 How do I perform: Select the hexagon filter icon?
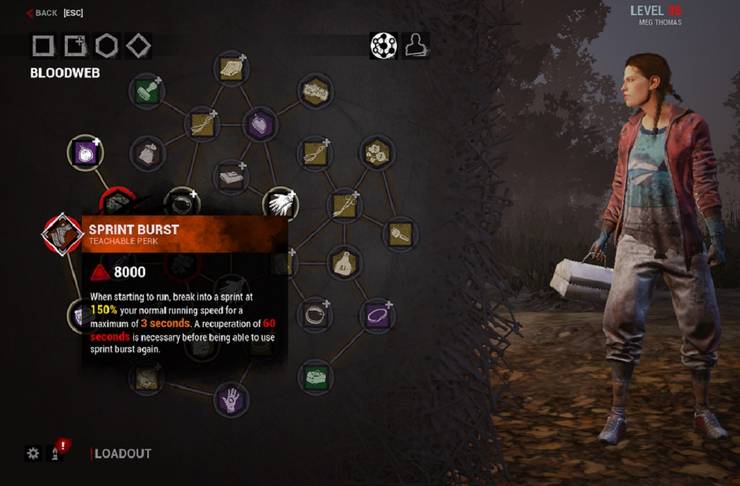pyautogui.click(x=106, y=45)
